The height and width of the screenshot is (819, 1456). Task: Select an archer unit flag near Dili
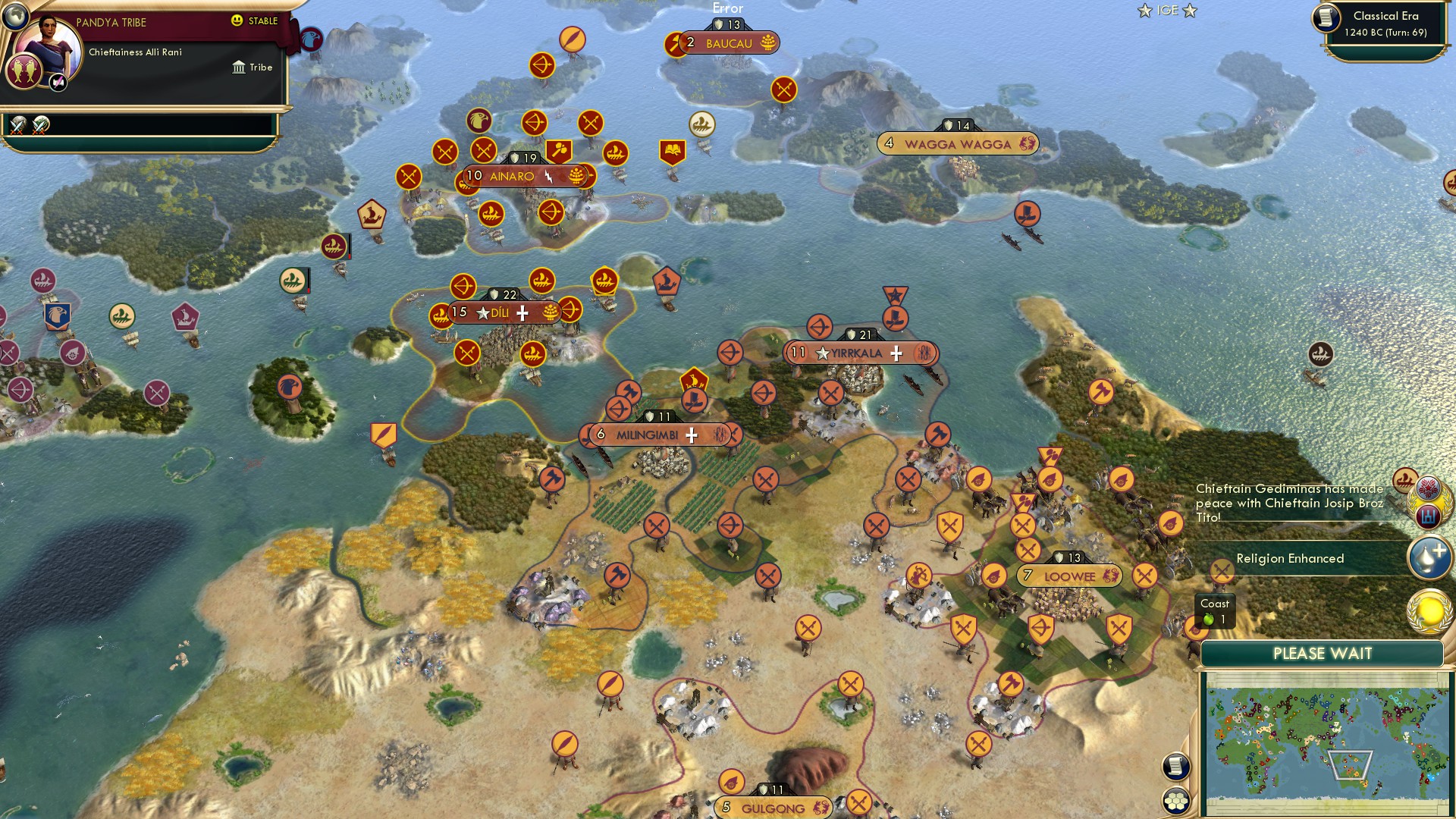click(x=463, y=287)
